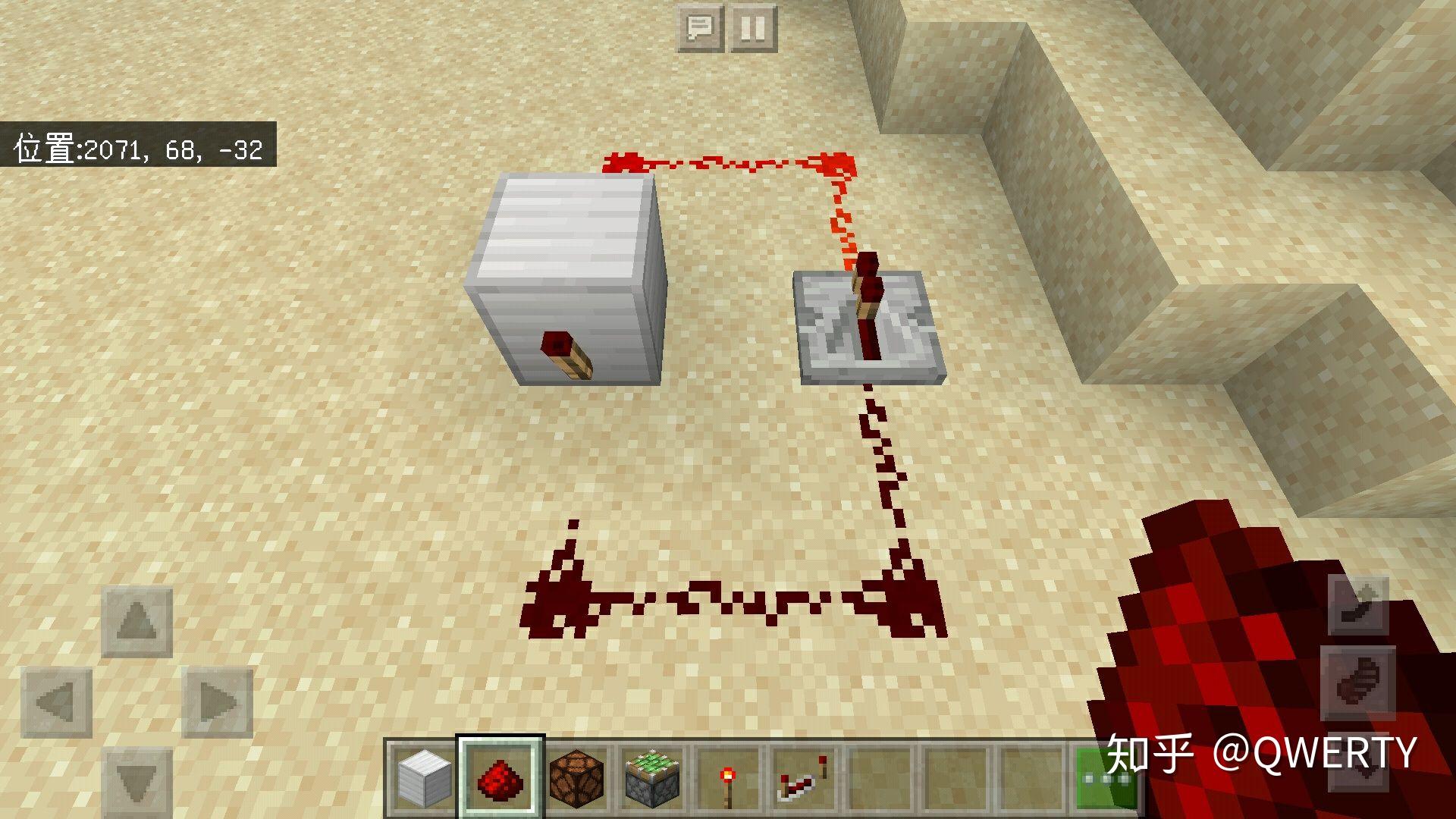
Task: Select the lever hotbar slot
Action: point(804,778)
